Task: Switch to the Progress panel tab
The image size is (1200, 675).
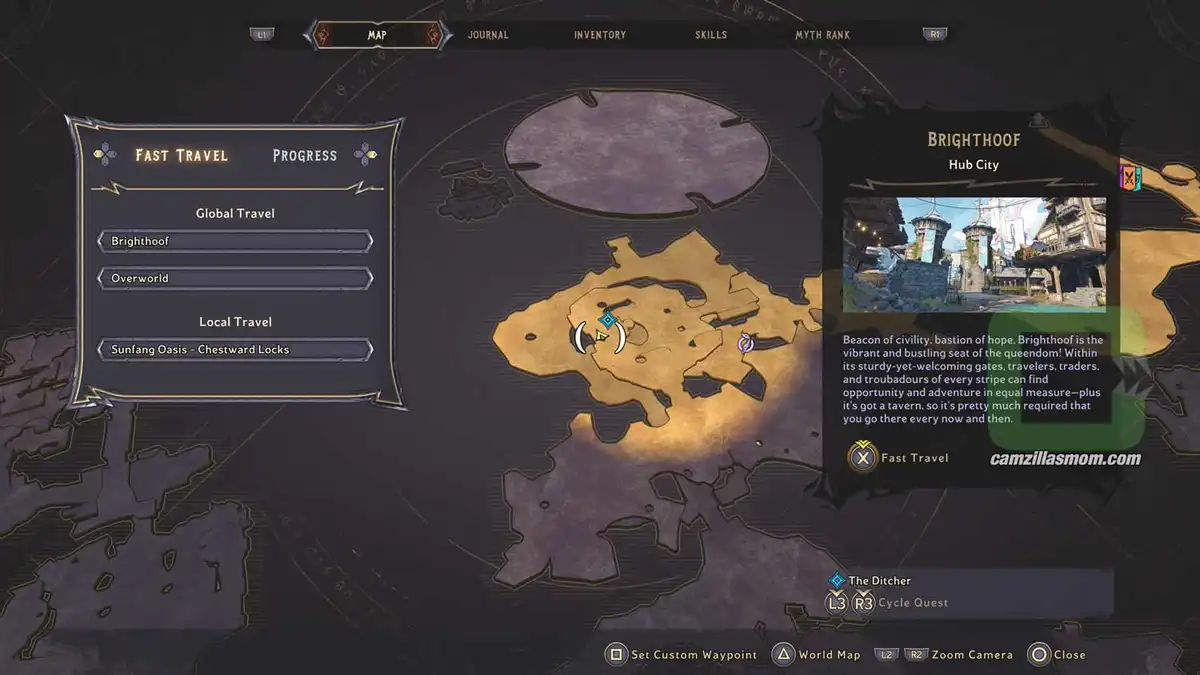Action: coord(305,155)
